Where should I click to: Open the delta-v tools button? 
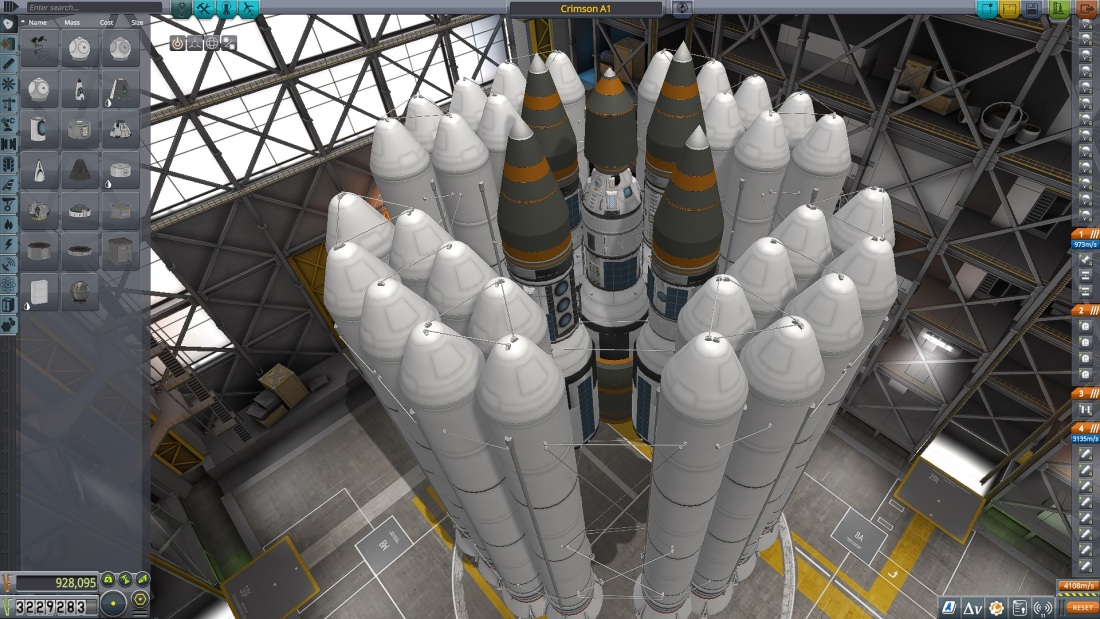pos(972,607)
